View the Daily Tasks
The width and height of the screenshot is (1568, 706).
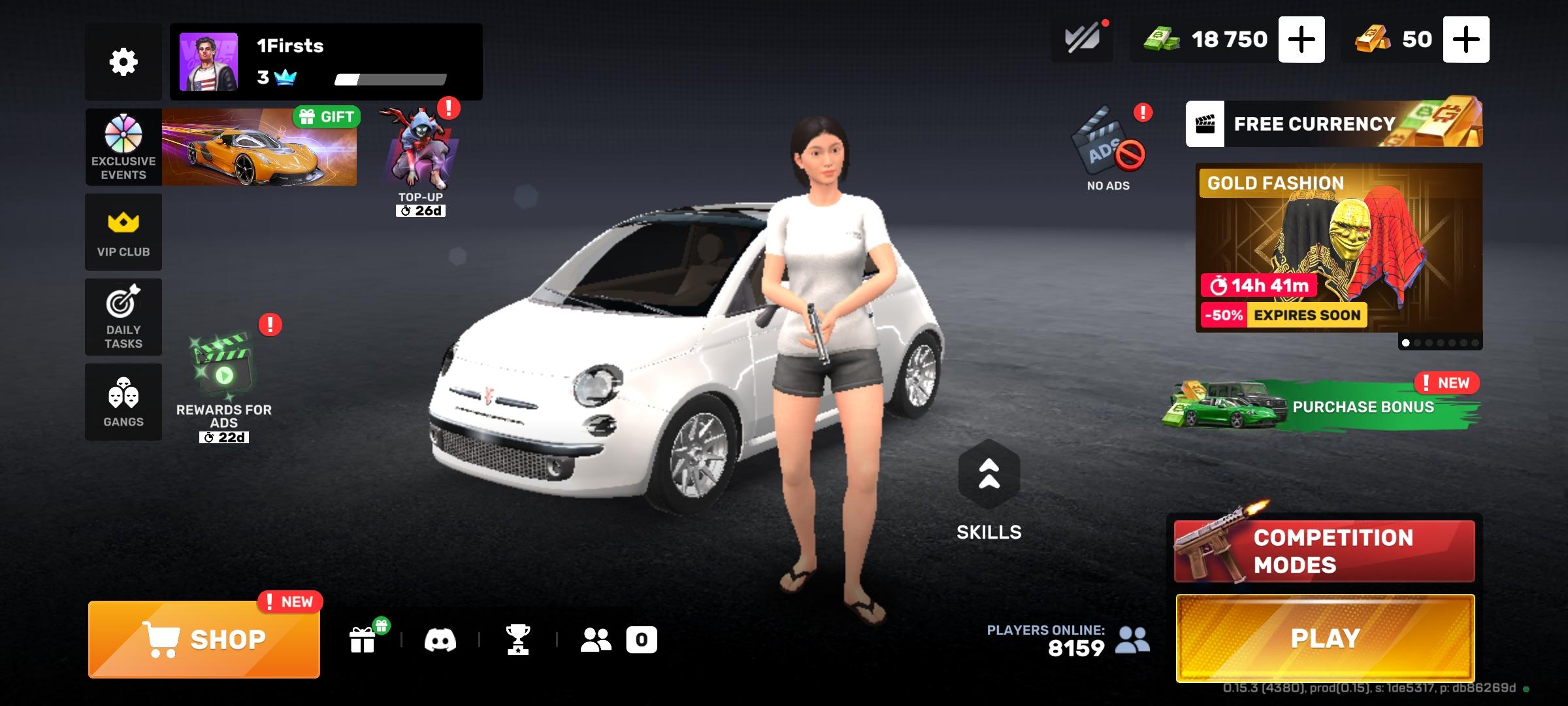123,317
